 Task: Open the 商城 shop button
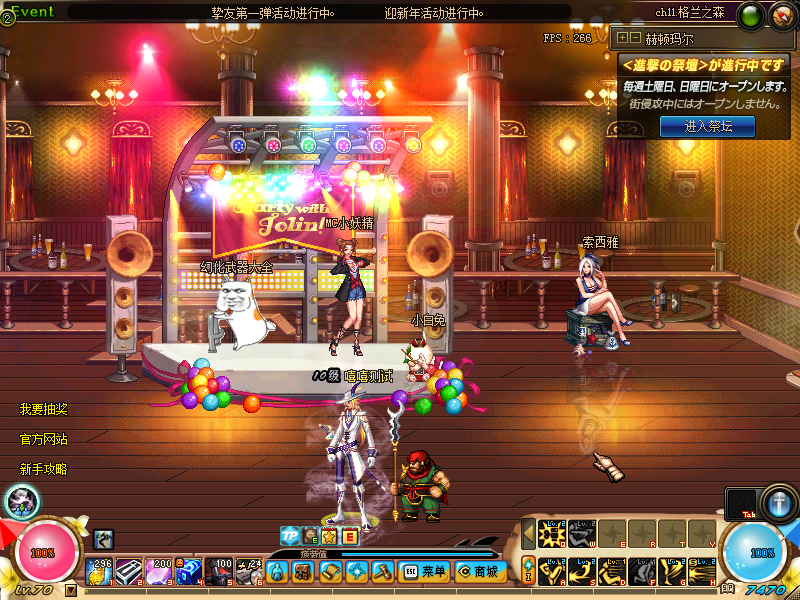click(478, 572)
